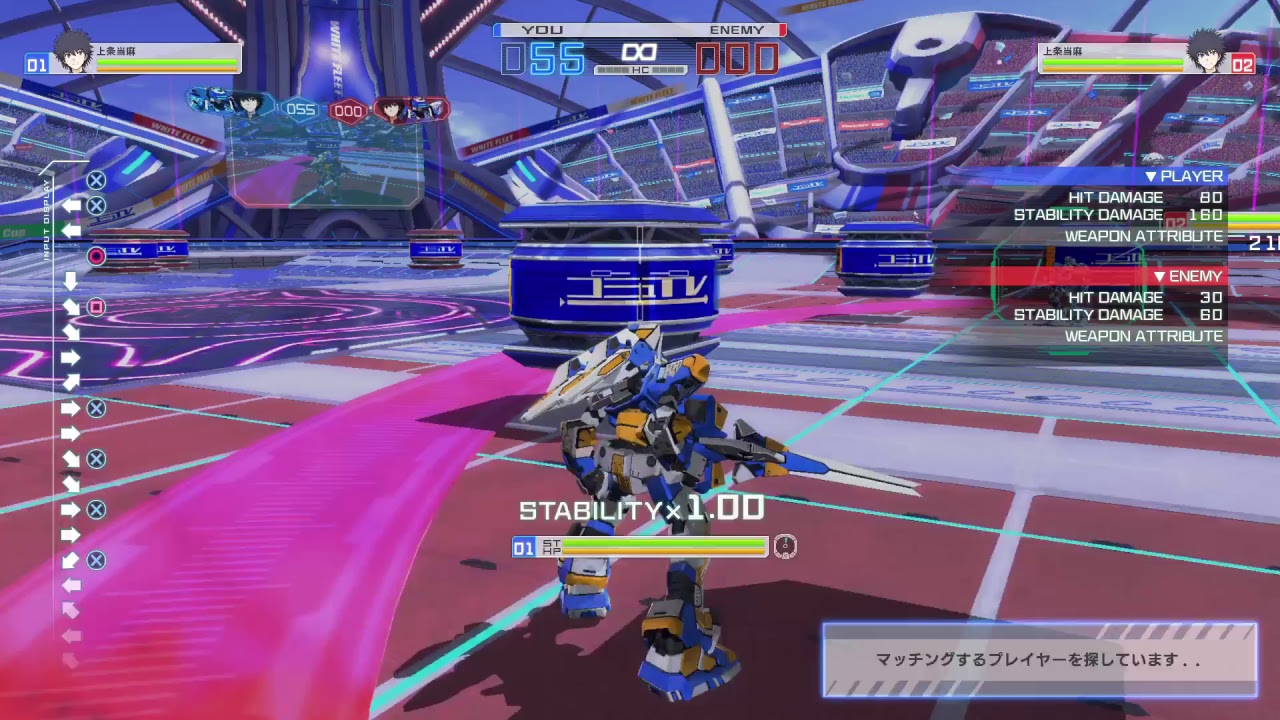Click the minimap showing both fighters
The width and height of the screenshot is (1280, 720).
(x=312, y=145)
